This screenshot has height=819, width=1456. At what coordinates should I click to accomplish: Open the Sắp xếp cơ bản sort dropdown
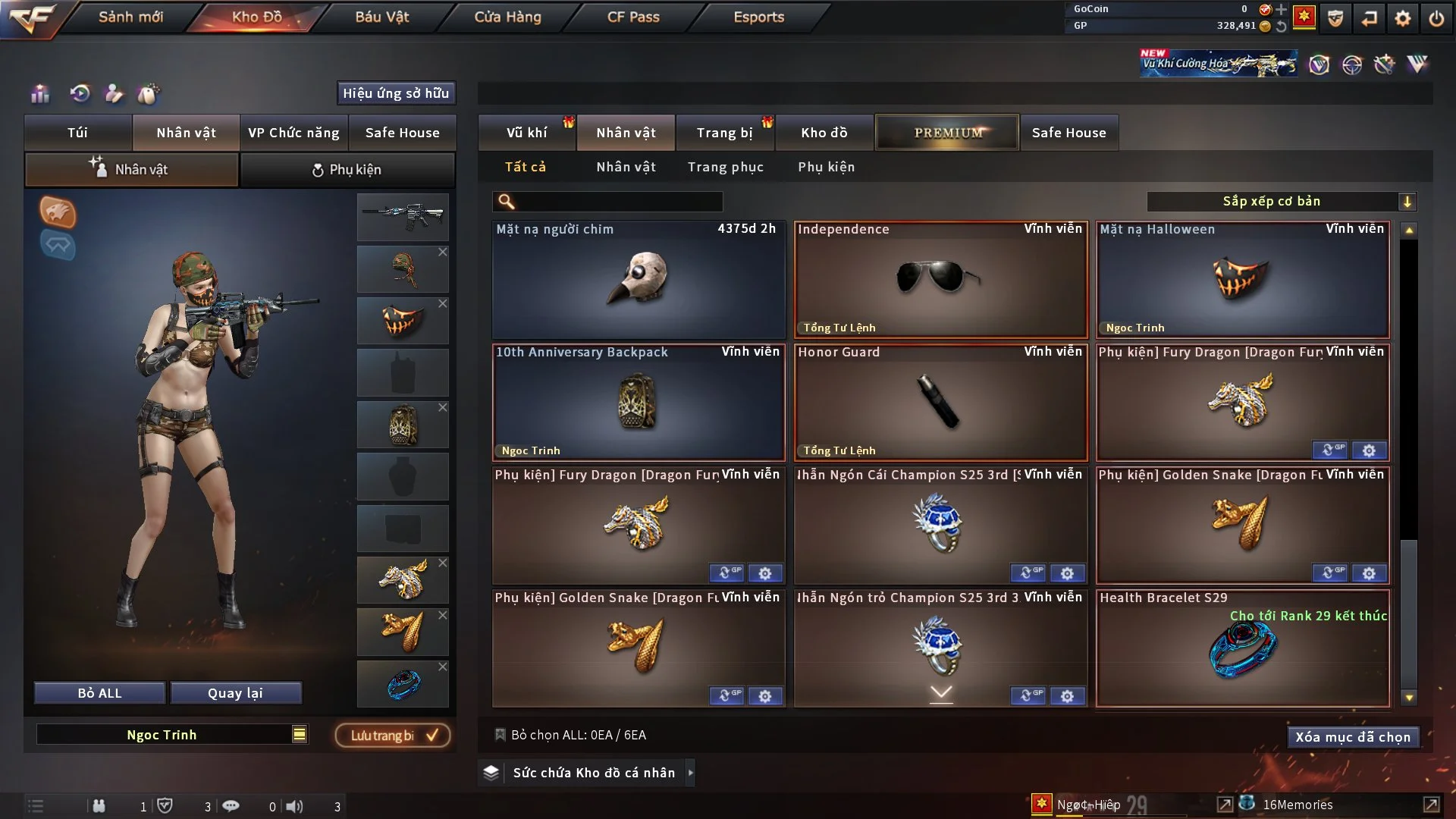(1281, 201)
